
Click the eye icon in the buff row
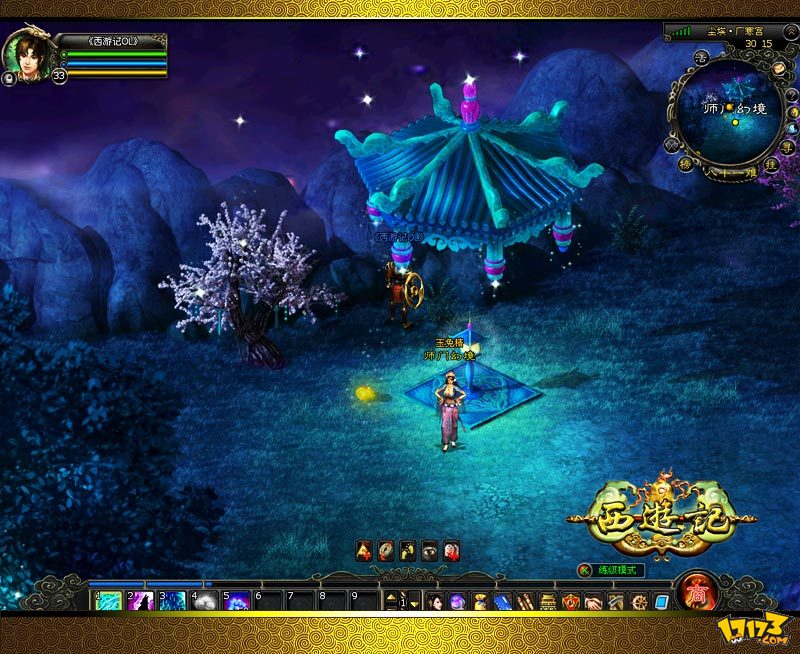pyautogui.click(x=429, y=549)
